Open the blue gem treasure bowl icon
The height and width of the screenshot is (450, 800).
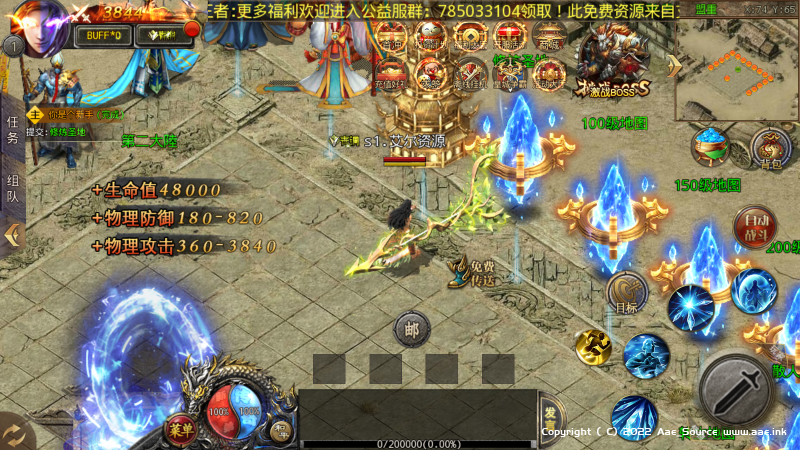pyautogui.click(x=711, y=146)
